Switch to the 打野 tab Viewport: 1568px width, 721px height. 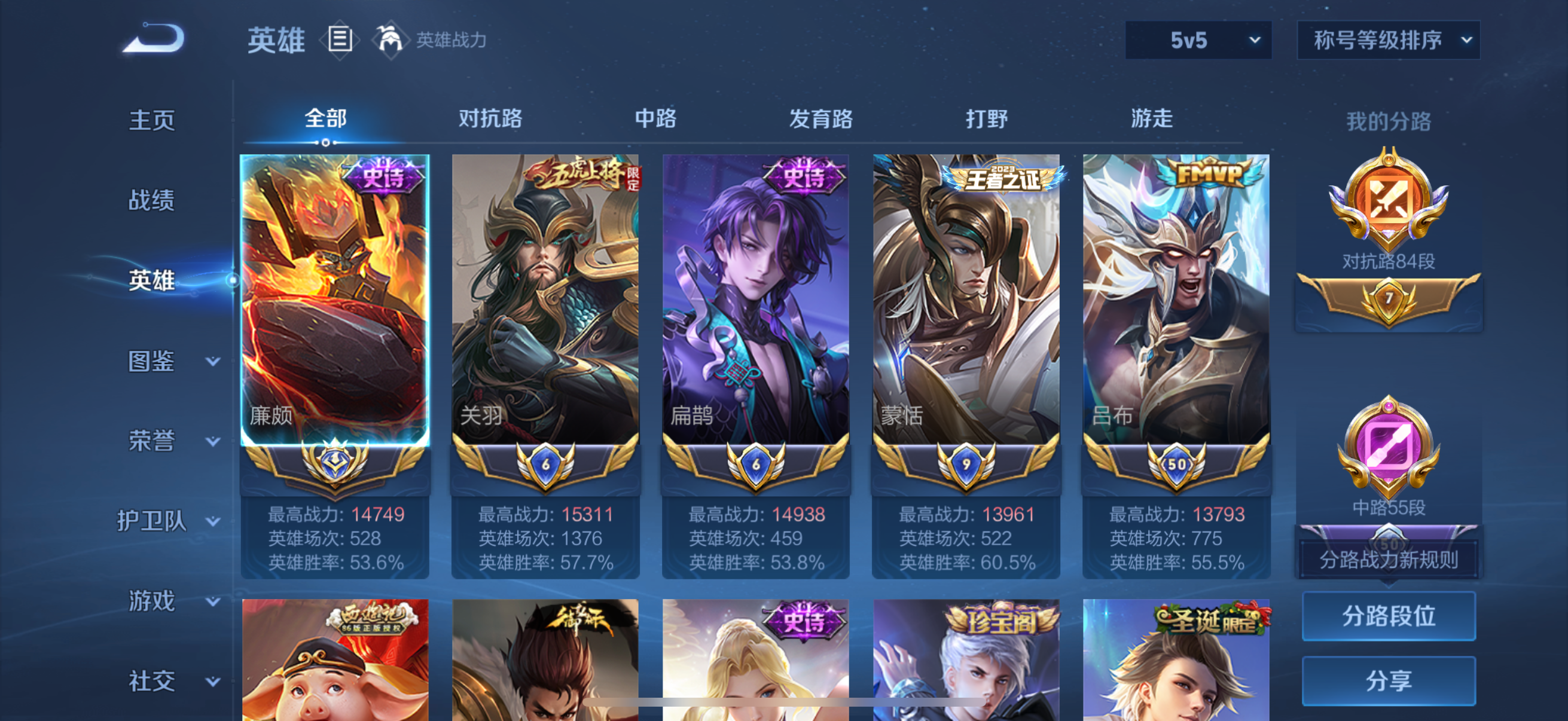point(986,119)
